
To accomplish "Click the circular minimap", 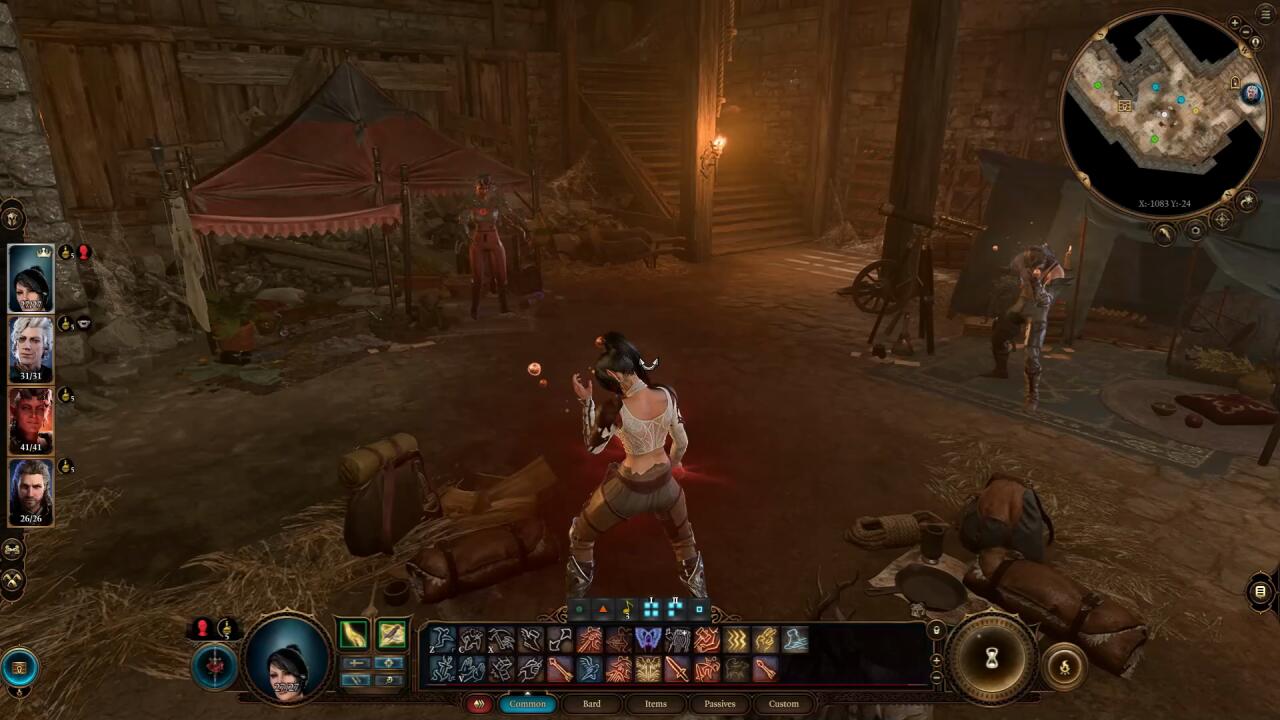I will (x=1163, y=113).
